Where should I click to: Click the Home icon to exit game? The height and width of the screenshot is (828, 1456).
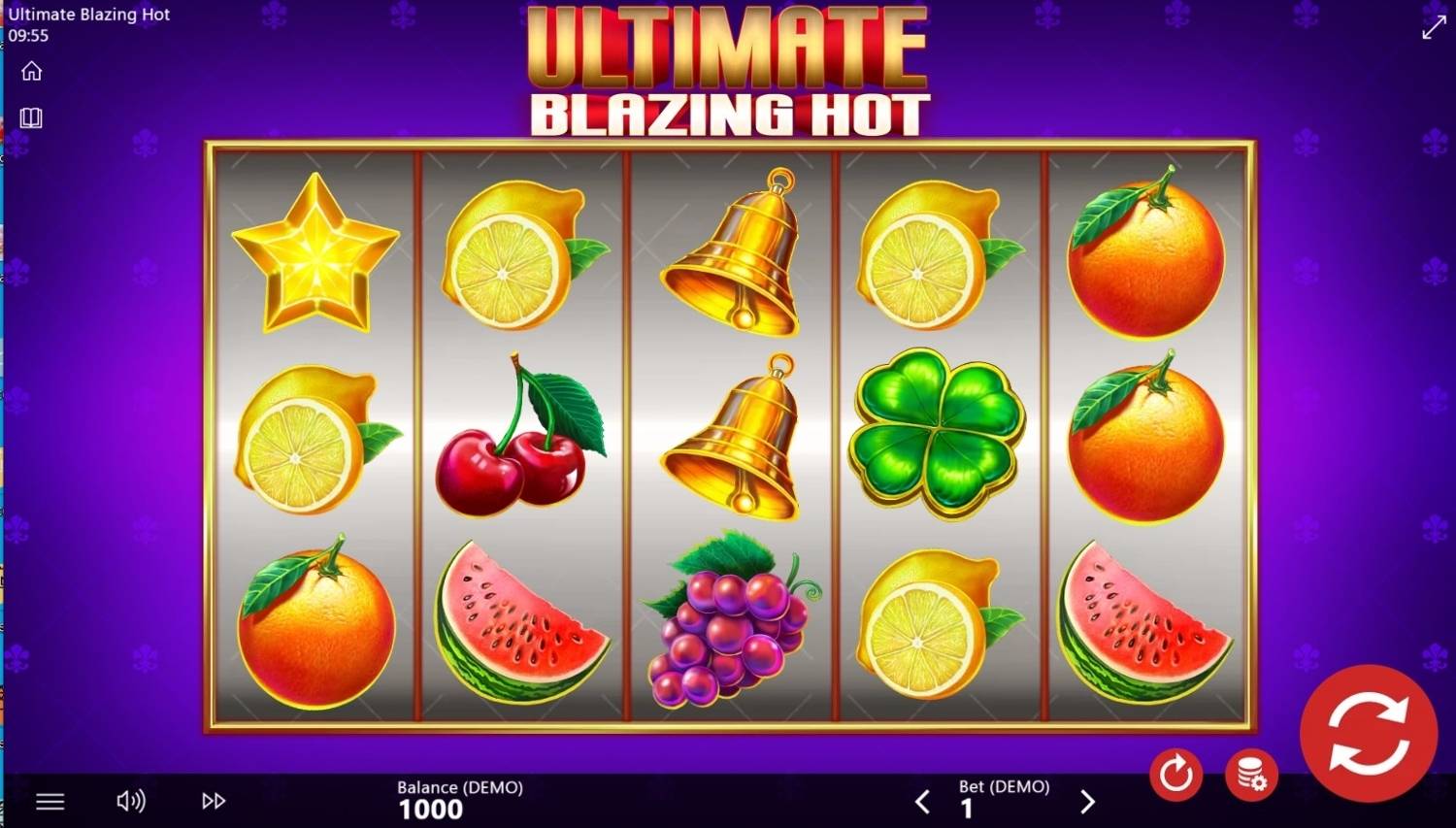[32, 70]
